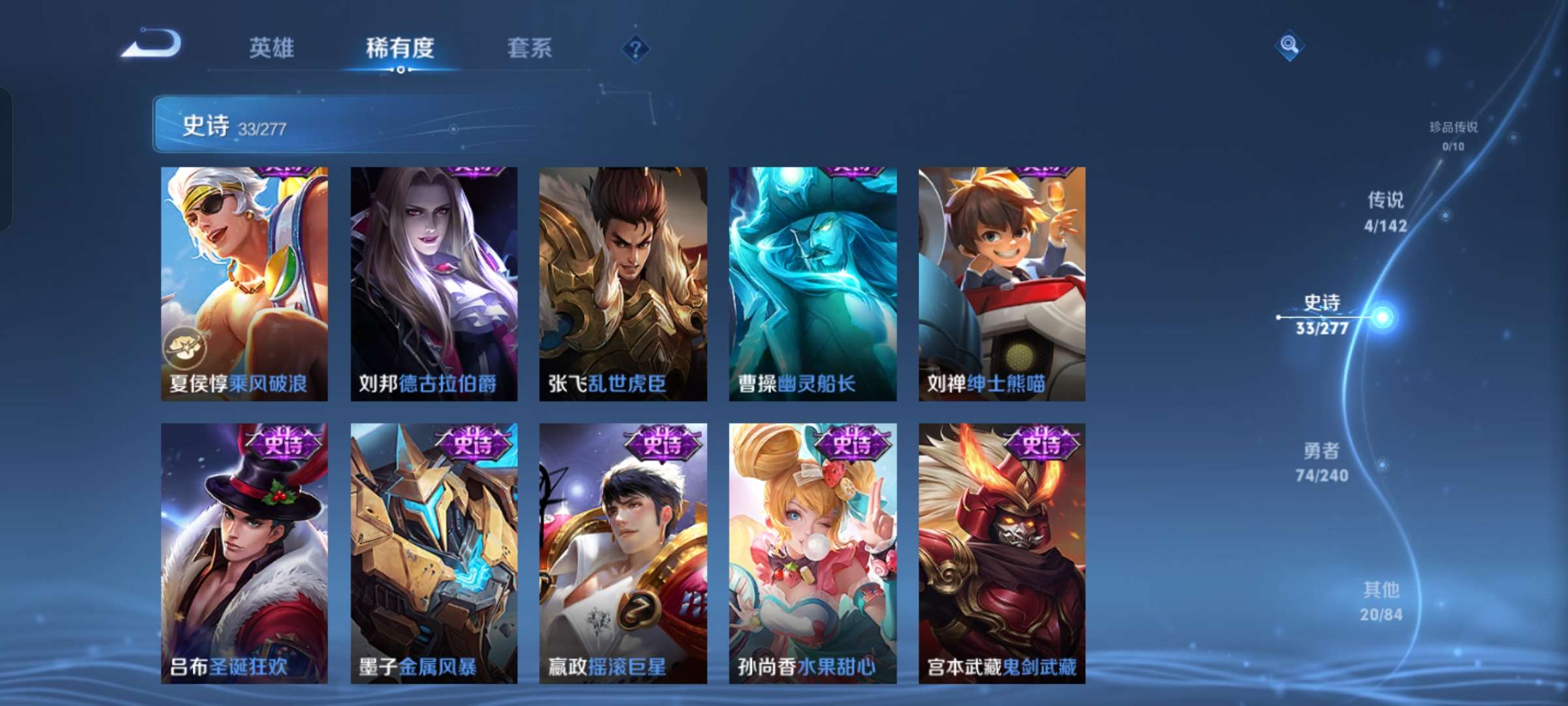Switch to the 套系 tab

pyautogui.click(x=529, y=48)
